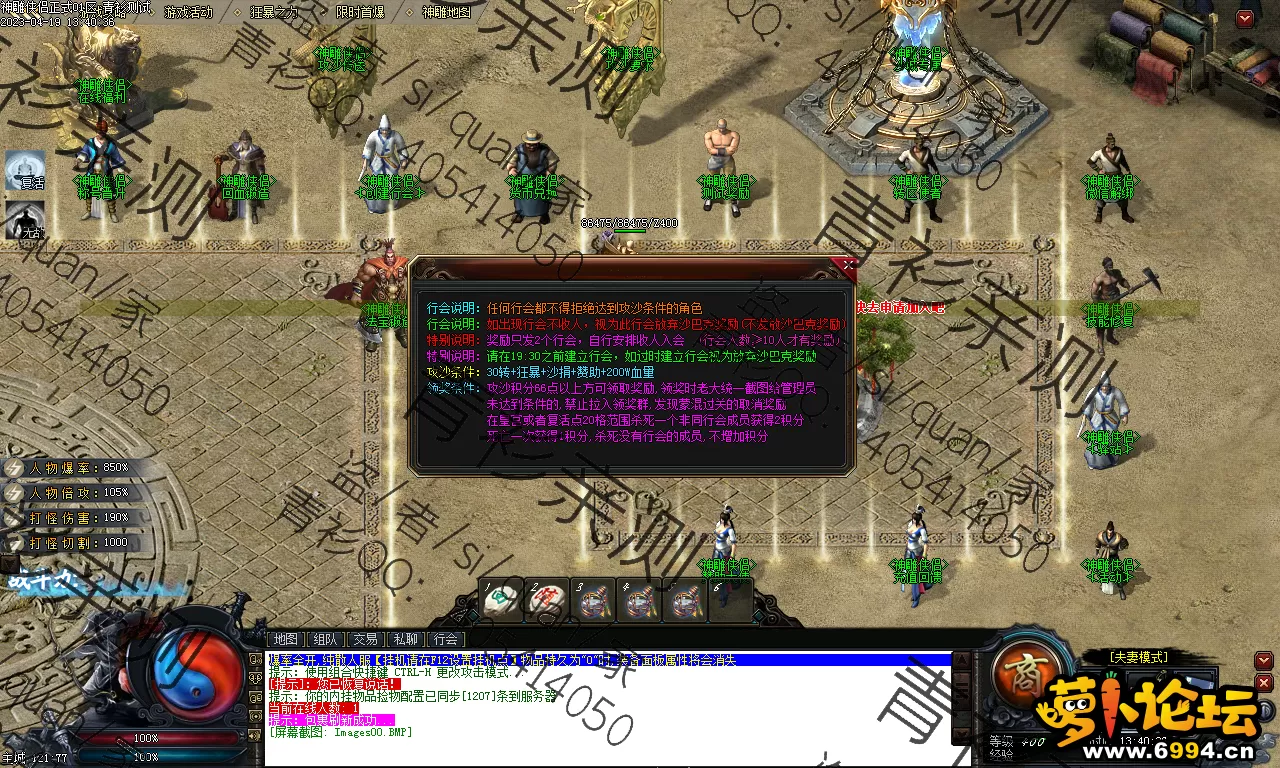
Task: Open the 游戏活动 menu
Action: tap(188, 12)
